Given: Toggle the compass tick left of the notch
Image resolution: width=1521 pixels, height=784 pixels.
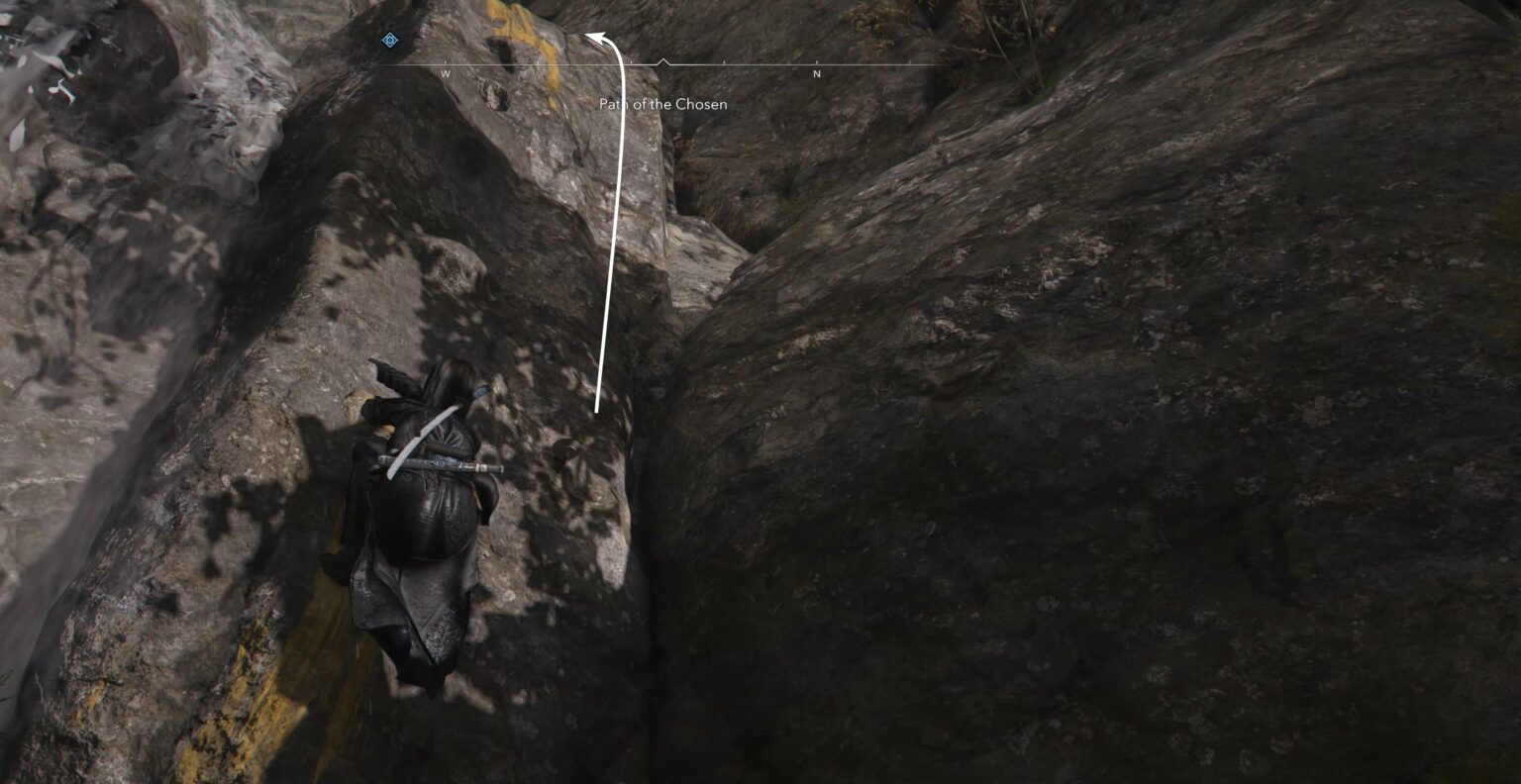Looking at the screenshot, I should pyautogui.click(x=631, y=59).
